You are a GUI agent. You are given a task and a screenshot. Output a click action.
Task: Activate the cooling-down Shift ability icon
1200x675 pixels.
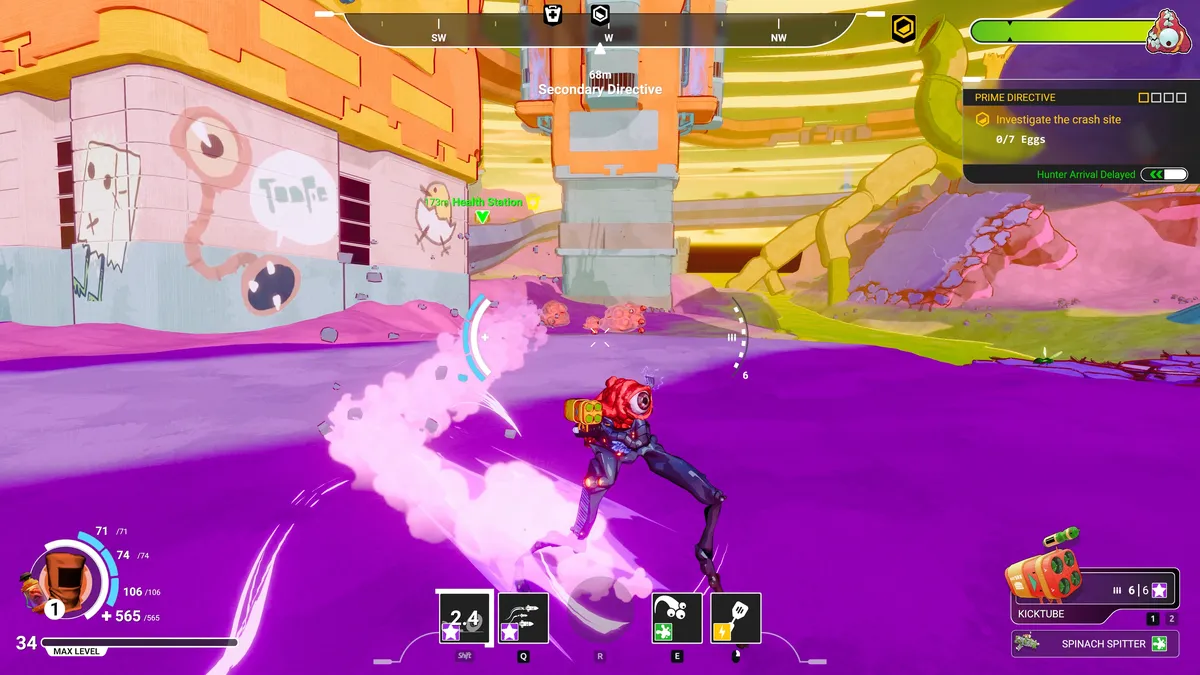[x=463, y=618]
